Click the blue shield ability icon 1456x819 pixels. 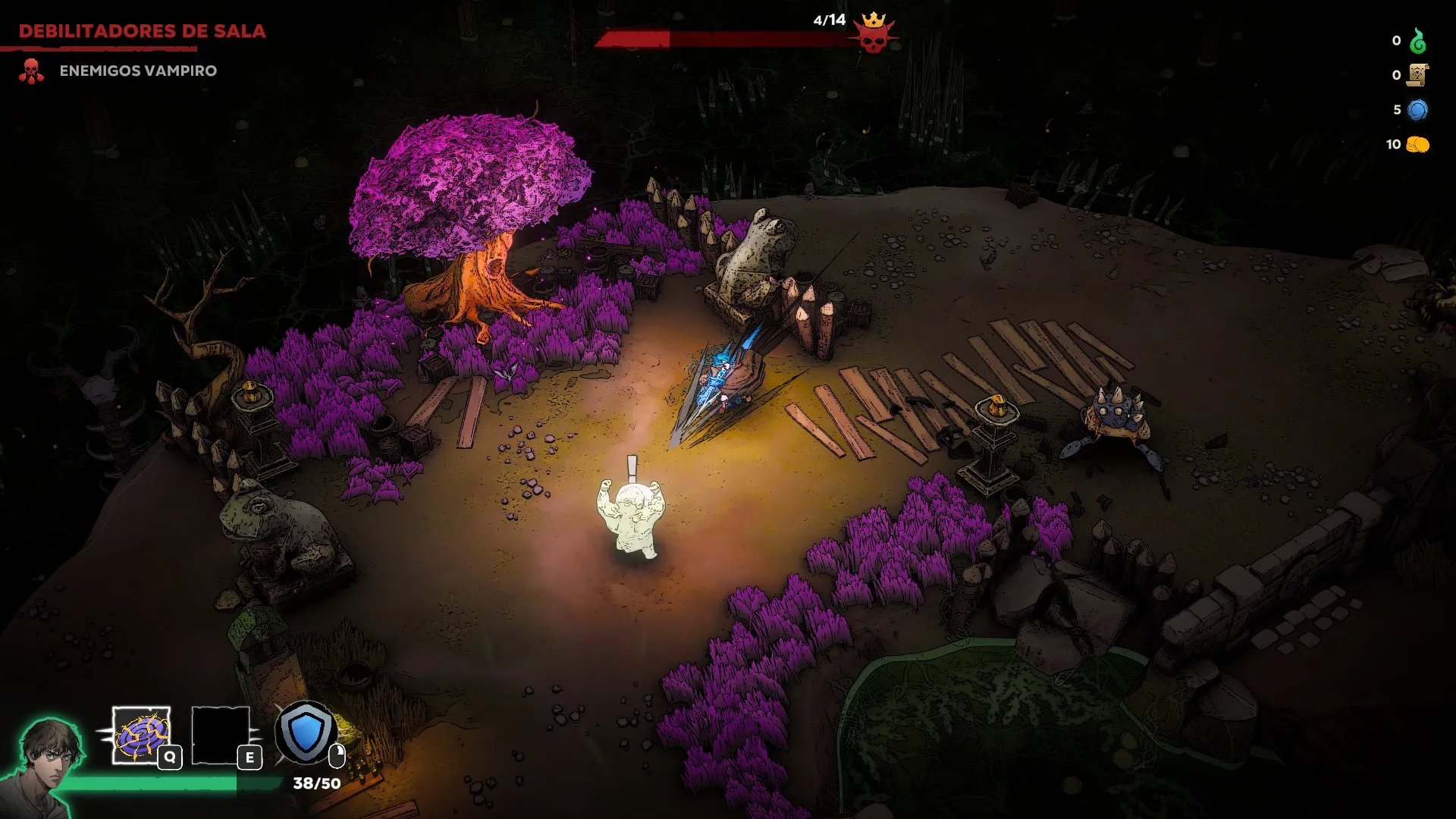pyautogui.click(x=306, y=733)
